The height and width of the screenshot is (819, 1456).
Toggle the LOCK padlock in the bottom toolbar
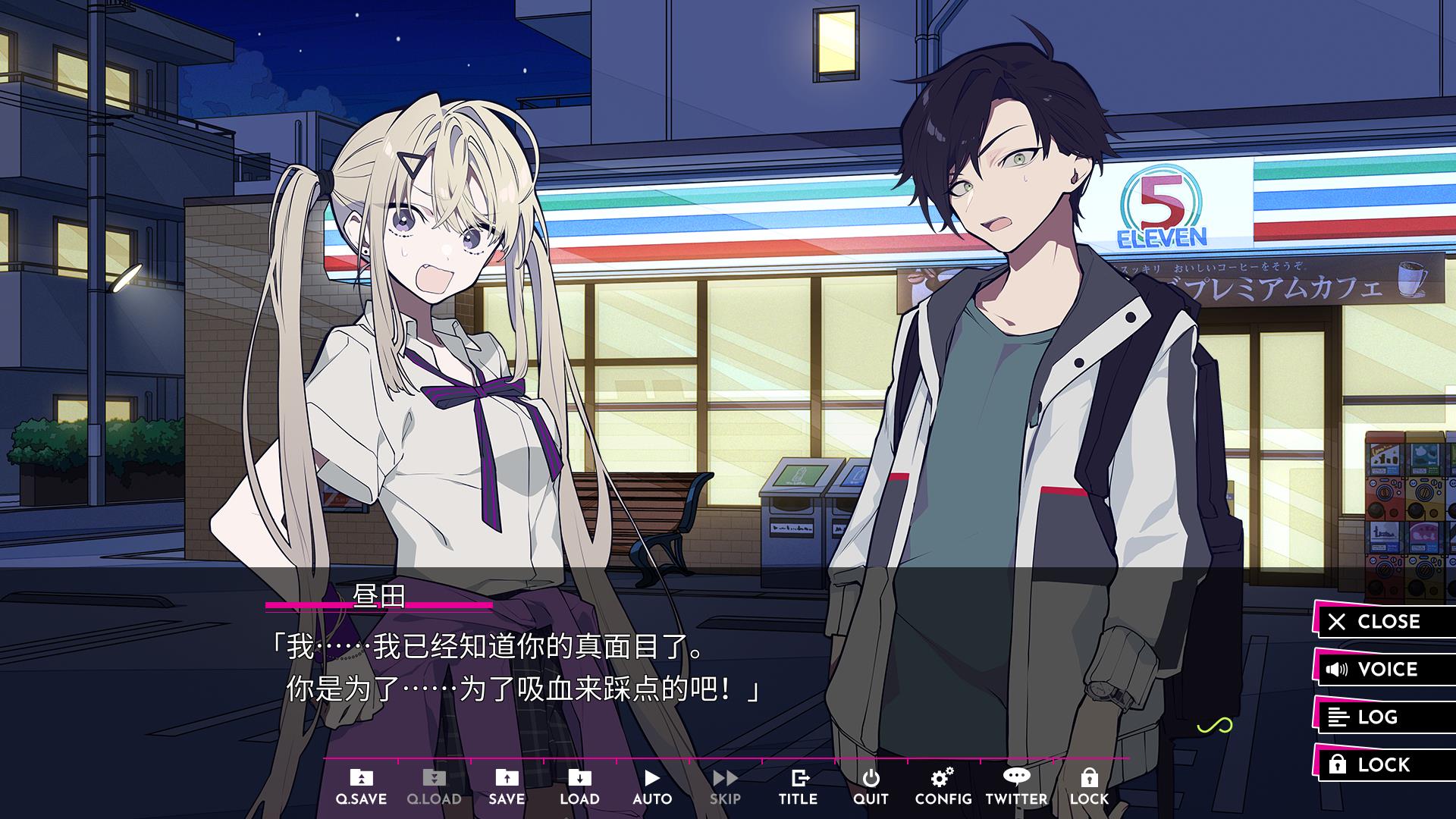1089,786
